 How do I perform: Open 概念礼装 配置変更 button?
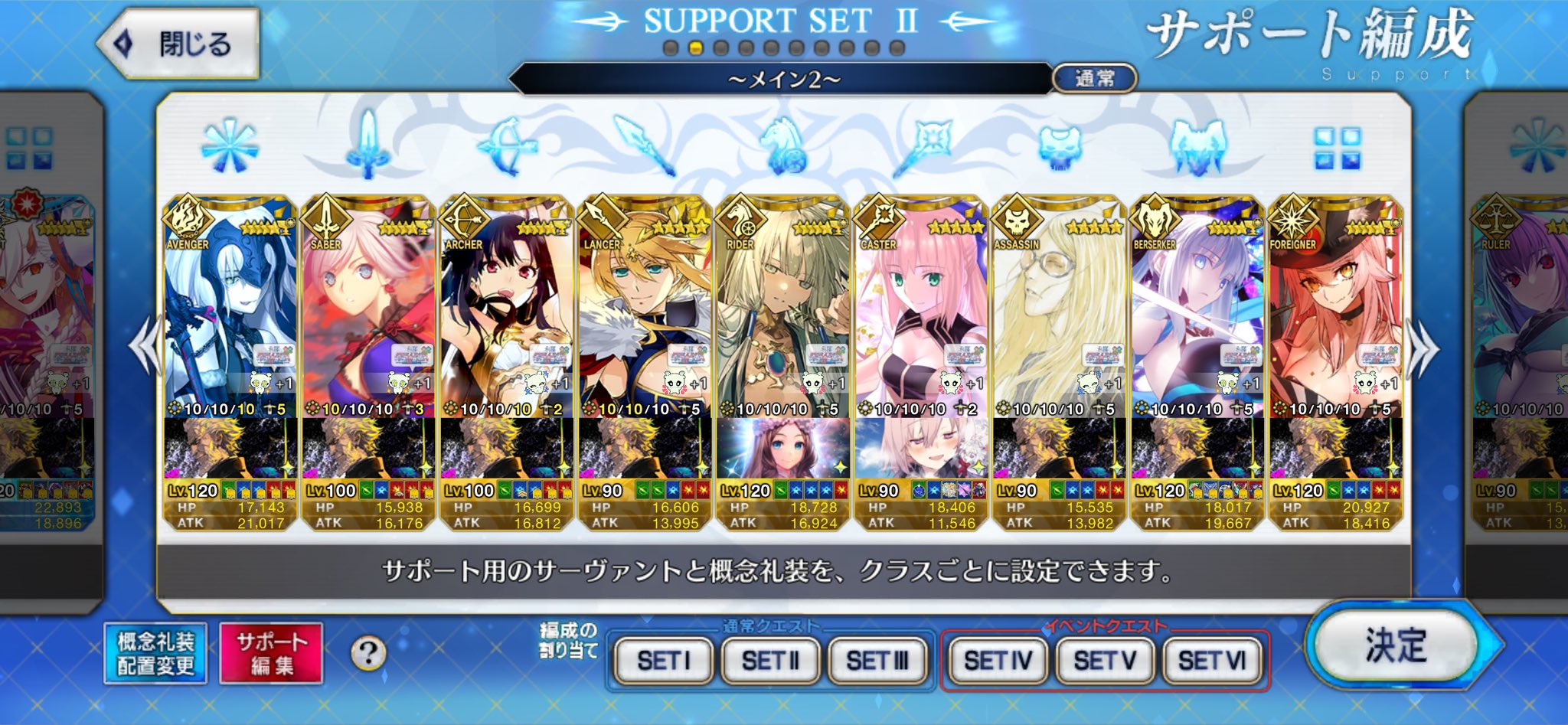point(155,653)
